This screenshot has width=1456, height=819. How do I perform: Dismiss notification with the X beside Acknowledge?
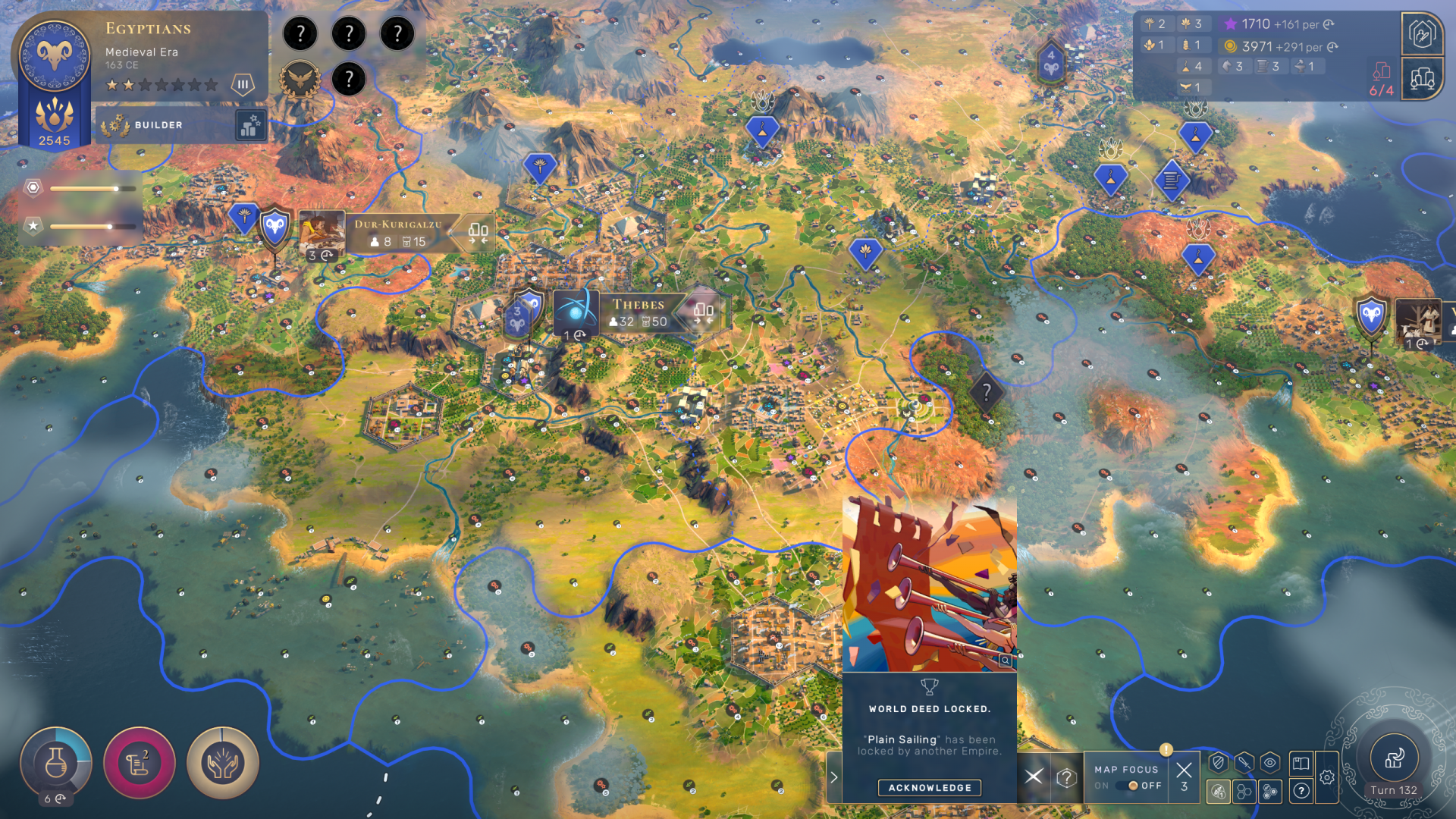pos(1034,777)
